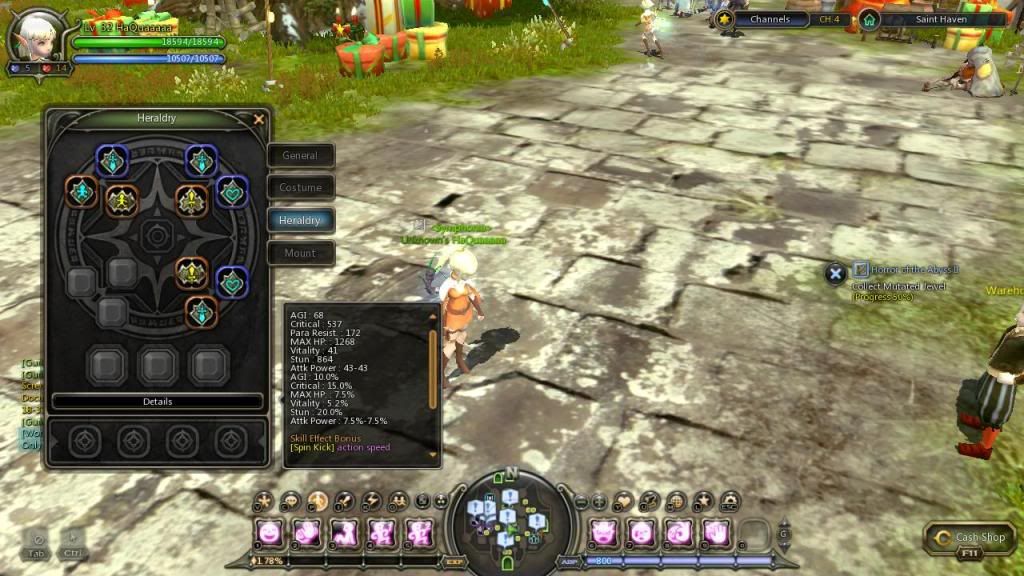The width and height of the screenshot is (1024, 576).
Task: Switch to the General tab
Action: (x=300, y=156)
